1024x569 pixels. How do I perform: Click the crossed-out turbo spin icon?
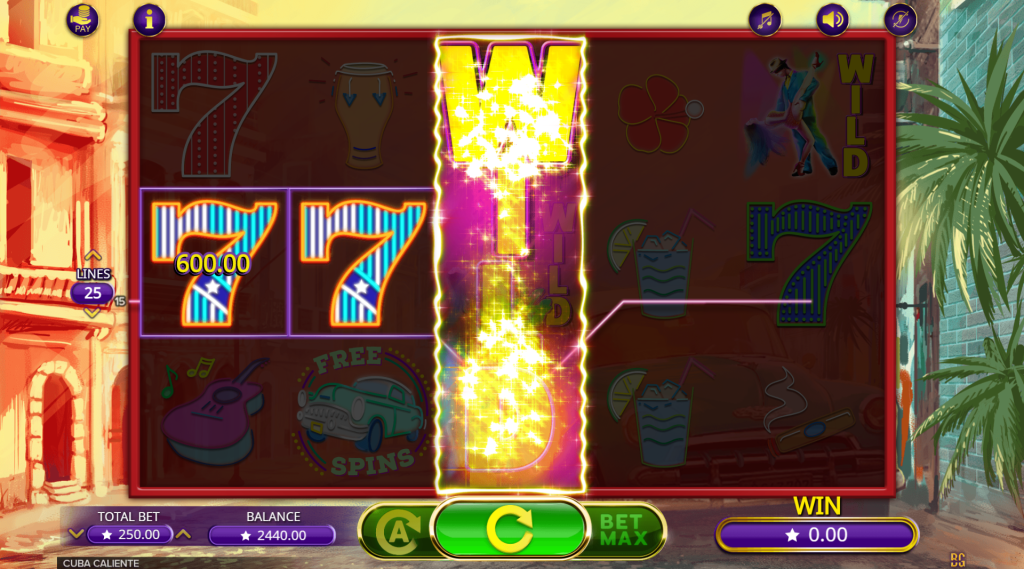(899, 19)
